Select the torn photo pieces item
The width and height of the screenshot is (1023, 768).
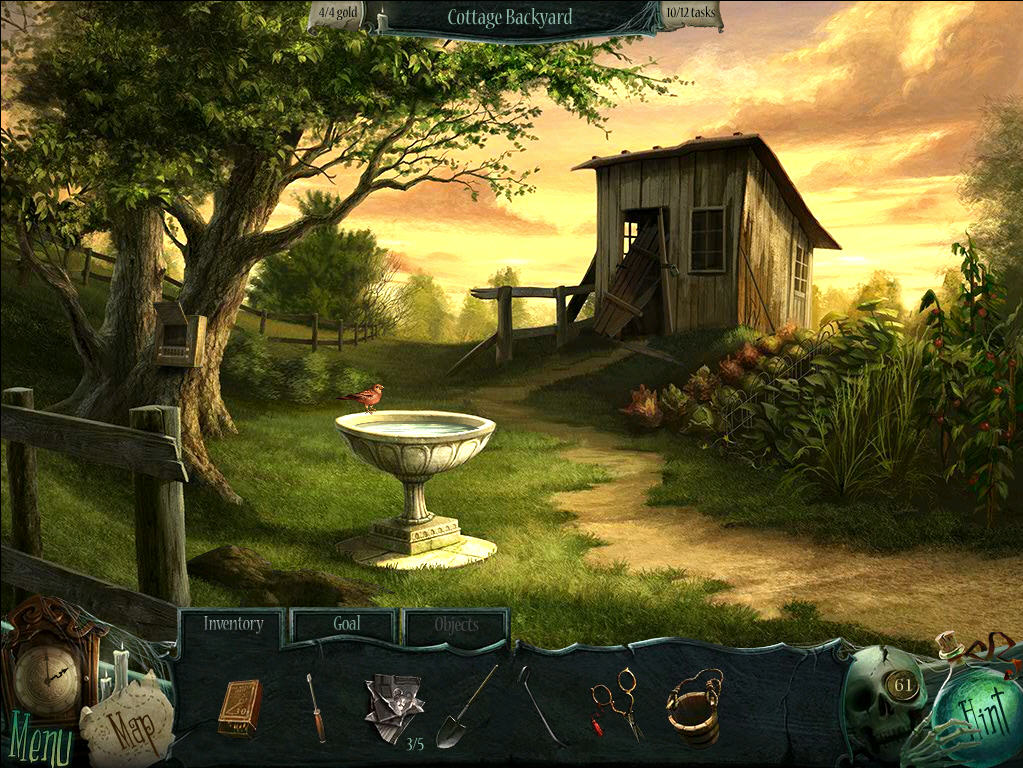click(x=393, y=706)
